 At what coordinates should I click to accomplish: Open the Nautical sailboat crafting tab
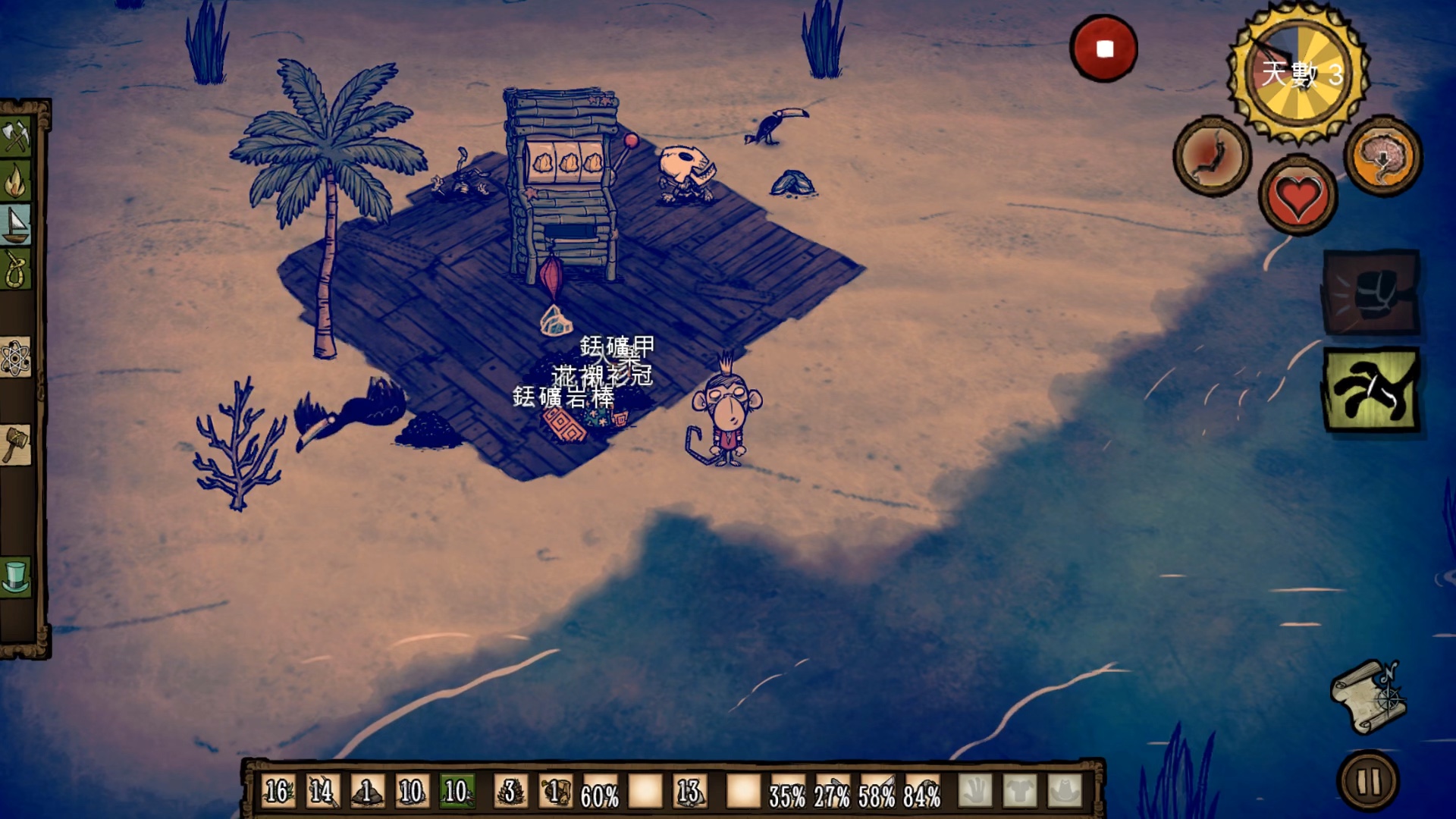(15, 224)
